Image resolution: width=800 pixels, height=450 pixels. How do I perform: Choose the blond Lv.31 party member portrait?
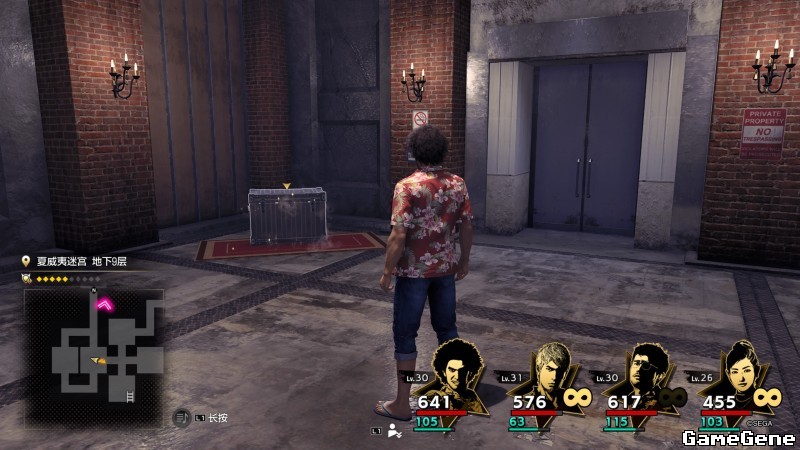click(x=553, y=372)
